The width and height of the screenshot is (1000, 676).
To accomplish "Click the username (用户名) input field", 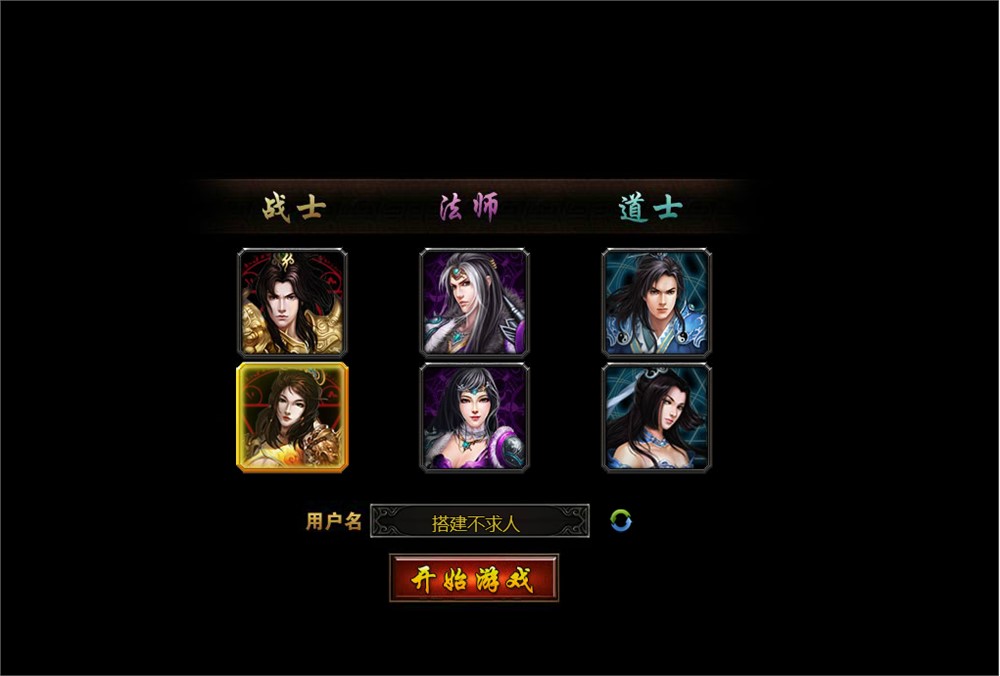I will (x=479, y=521).
